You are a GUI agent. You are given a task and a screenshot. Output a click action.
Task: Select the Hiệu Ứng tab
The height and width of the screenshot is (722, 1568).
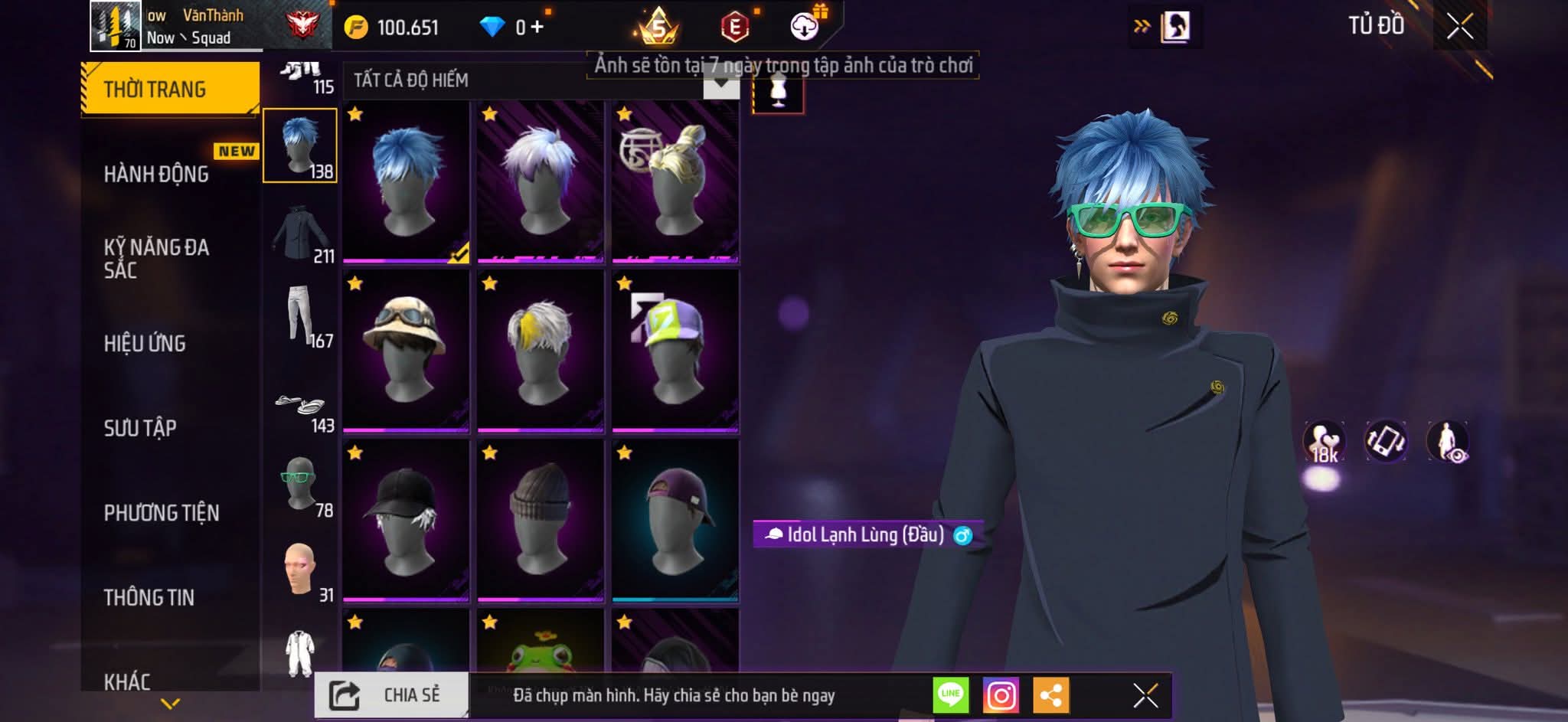145,343
